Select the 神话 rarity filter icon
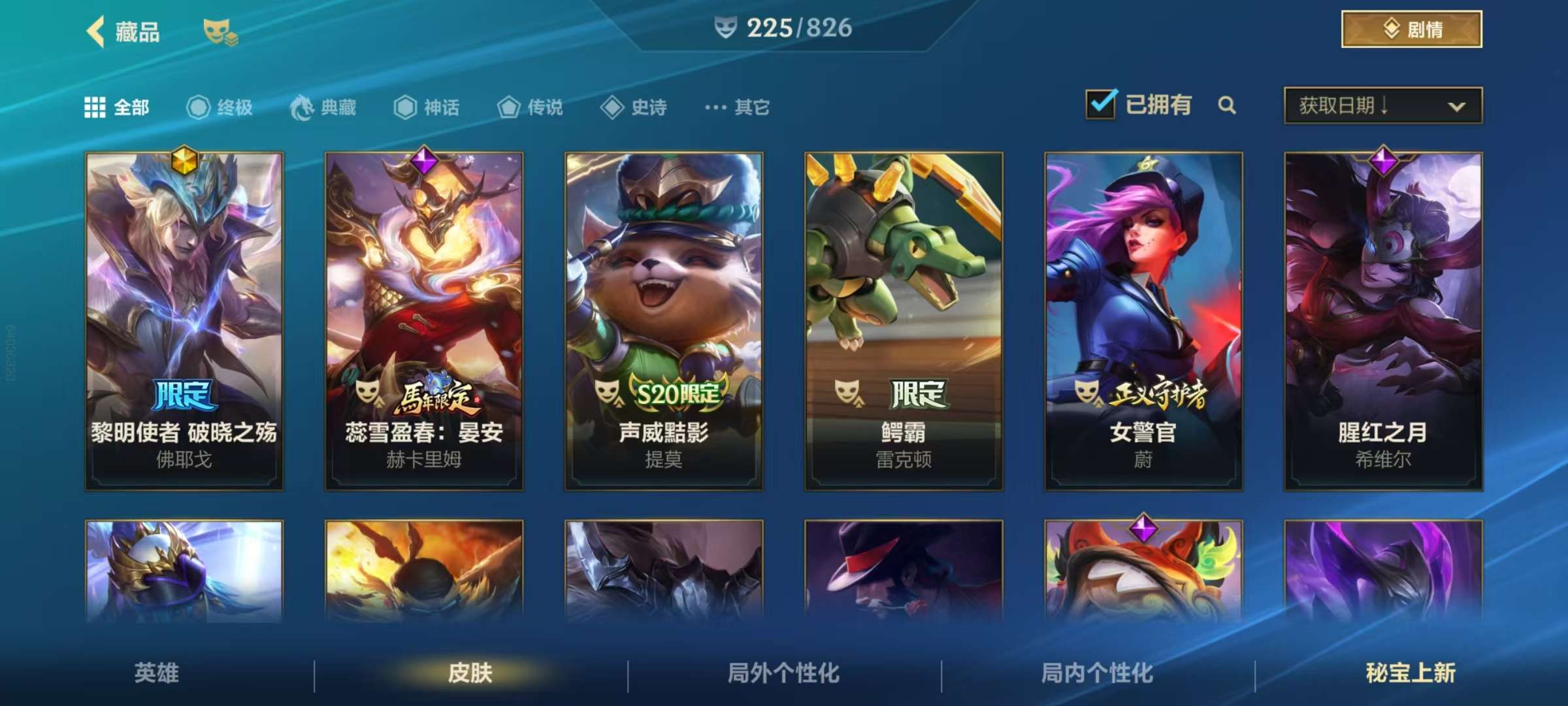The height and width of the screenshot is (706, 1568). click(404, 108)
